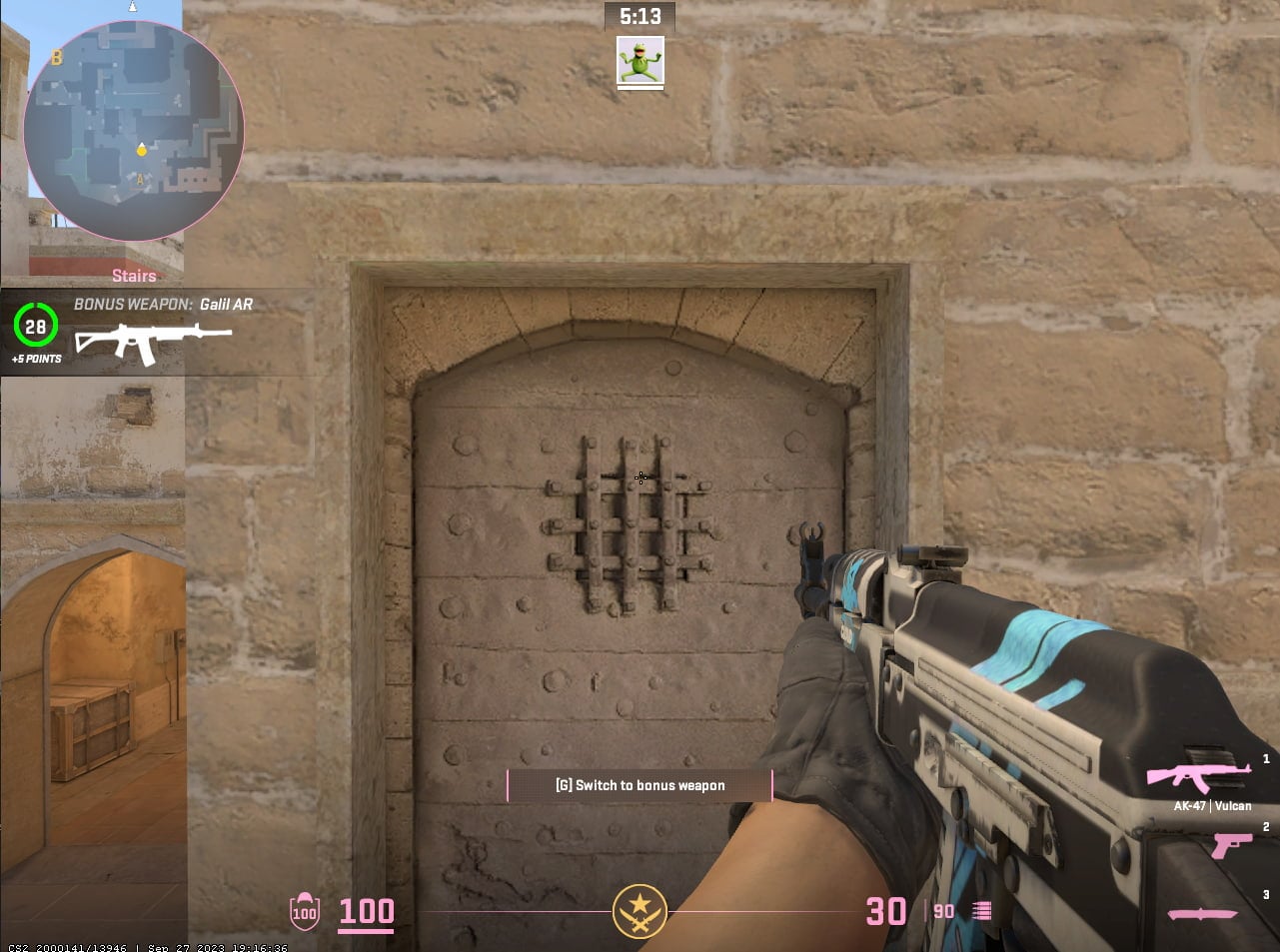Click the Stairs location label
Viewport: 1280px width, 952px height.
pos(133,276)
